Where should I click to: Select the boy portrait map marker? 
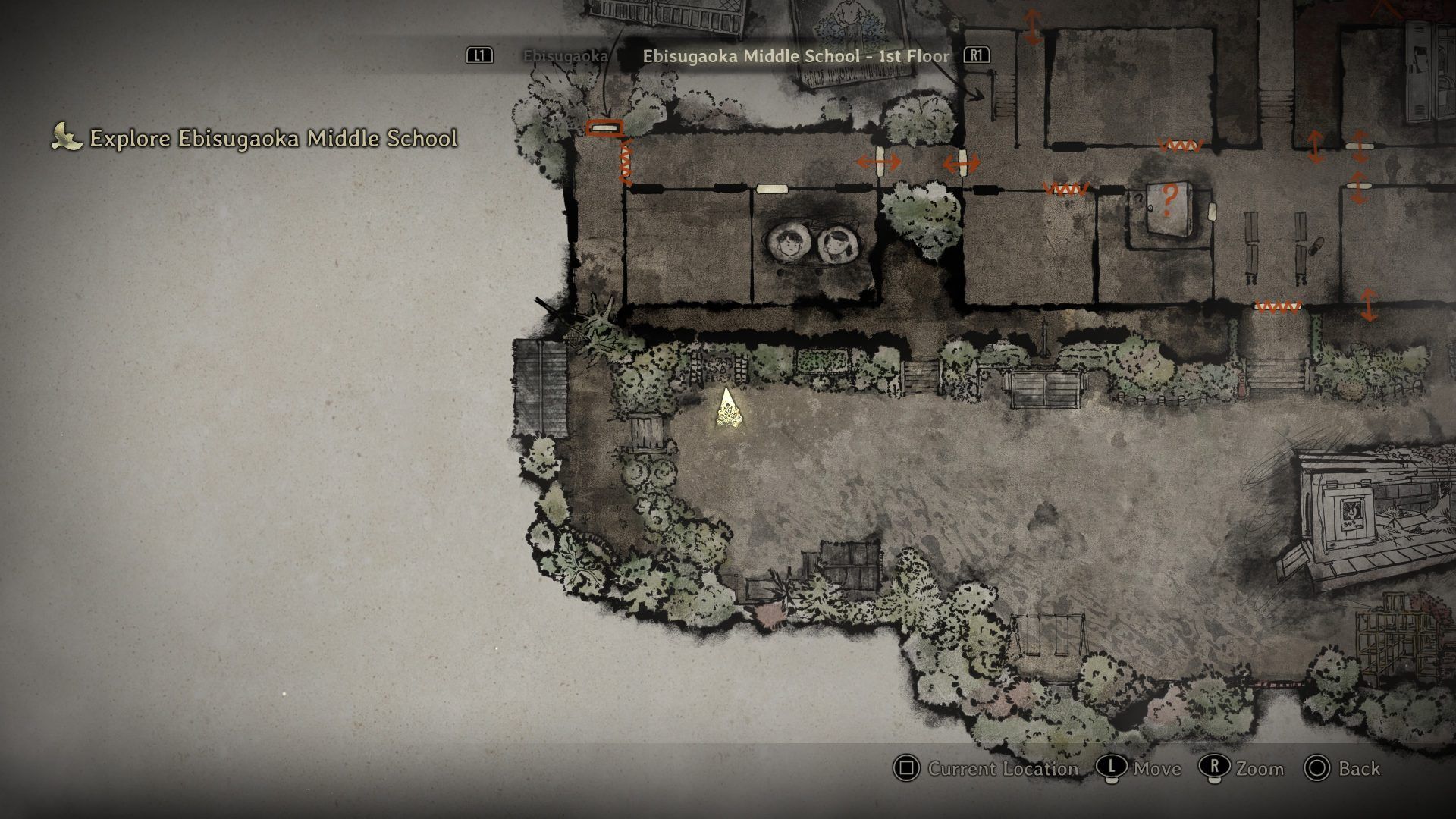[789, 243]
